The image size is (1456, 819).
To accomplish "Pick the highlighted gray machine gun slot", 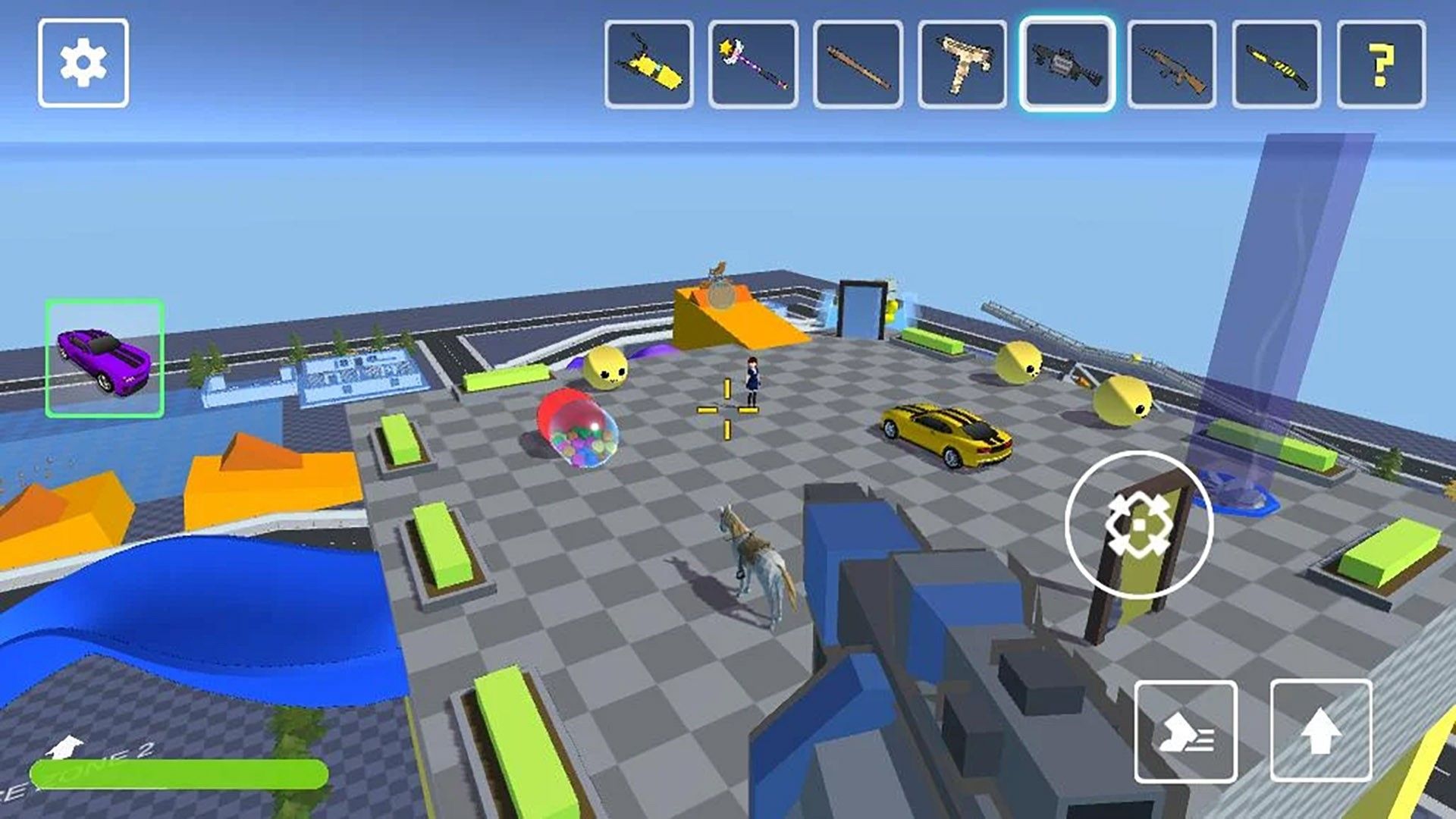I will point(1067,65).
